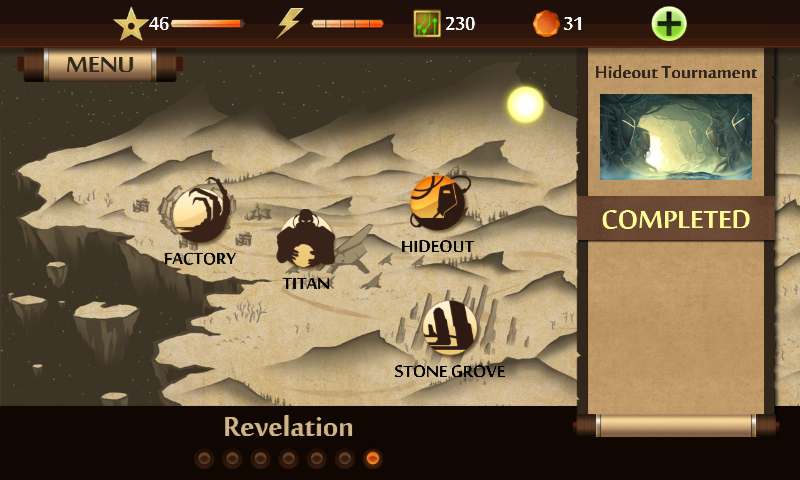Open the MENU scroll button
The image size is (800, 480).
pyautogui.click(x=99, y=65)
